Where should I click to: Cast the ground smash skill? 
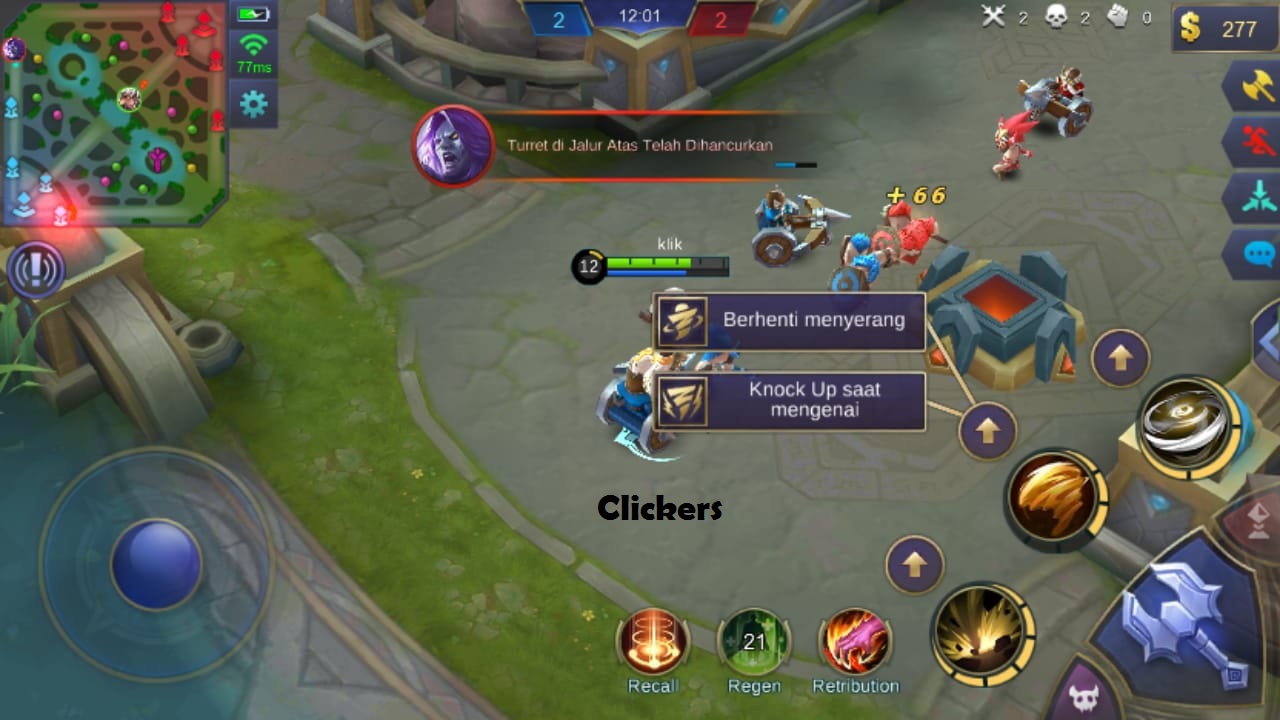(x=982, y=633)
